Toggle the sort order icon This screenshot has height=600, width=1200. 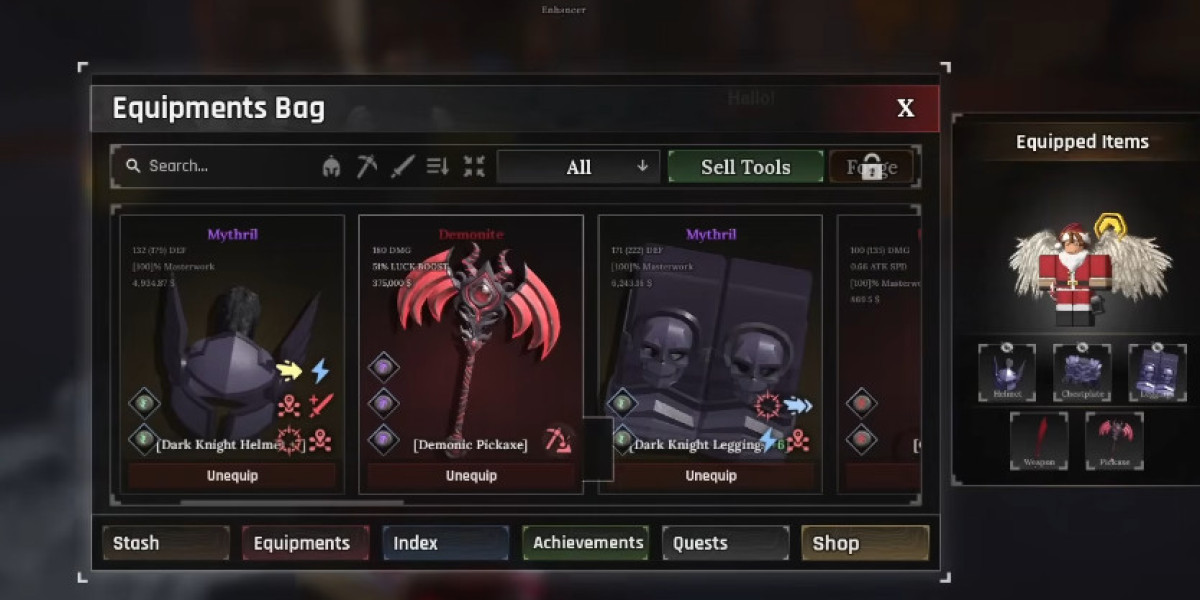[x=438, y=167]
